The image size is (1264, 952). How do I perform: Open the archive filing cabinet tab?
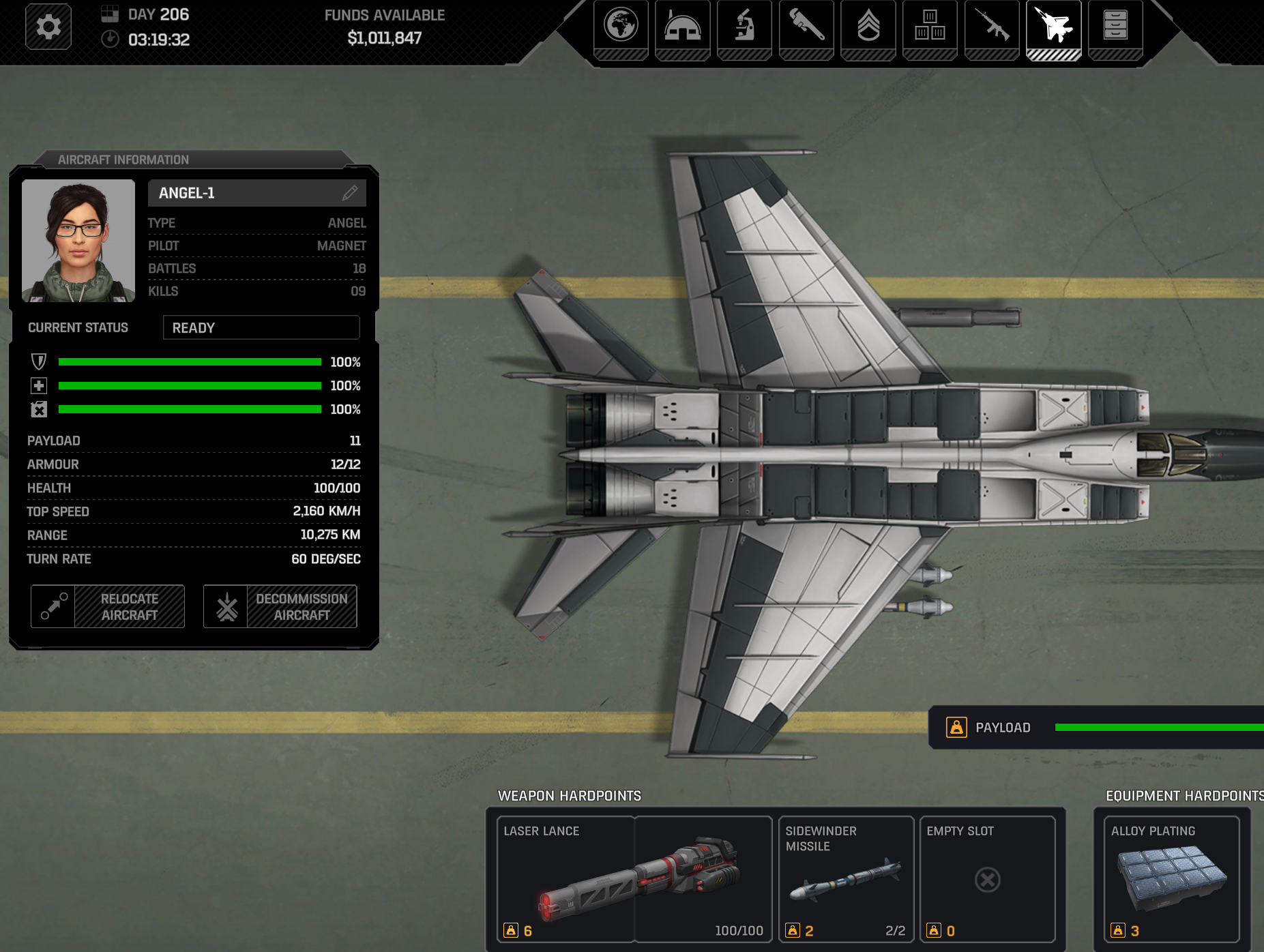coord(1115,27)
